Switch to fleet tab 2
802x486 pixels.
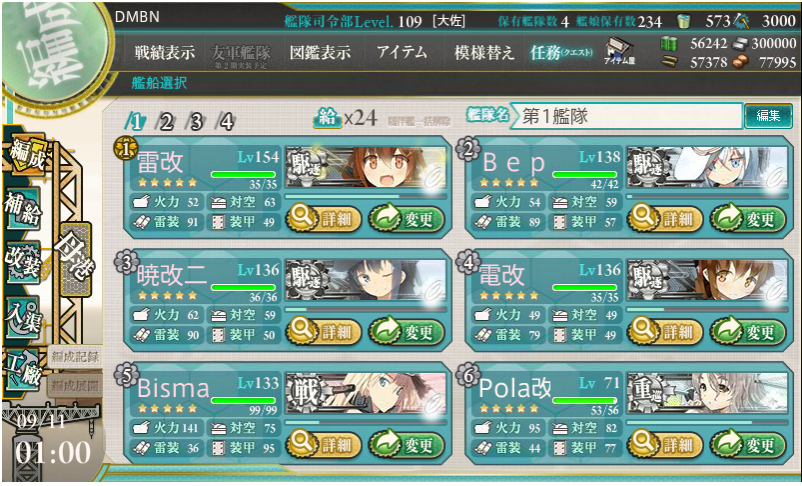tap(166, 122)
